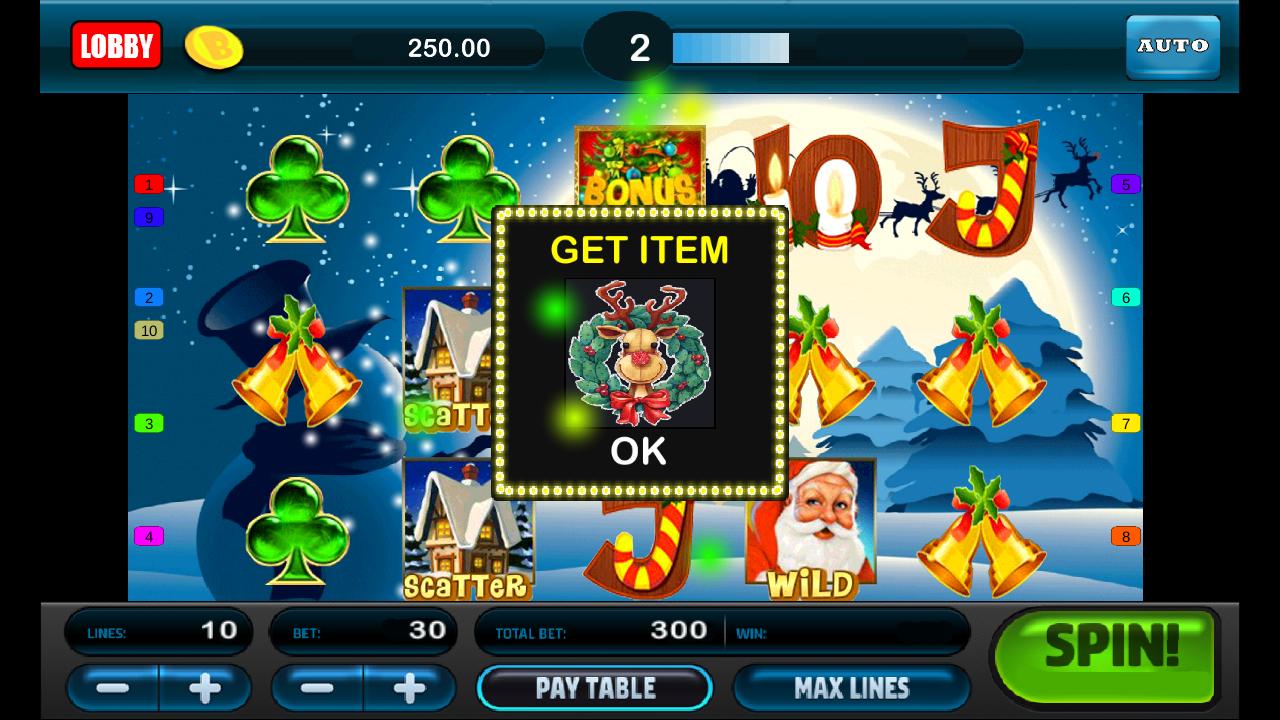
Task: Return to the LOBBY
Action: tap(116, 46)
